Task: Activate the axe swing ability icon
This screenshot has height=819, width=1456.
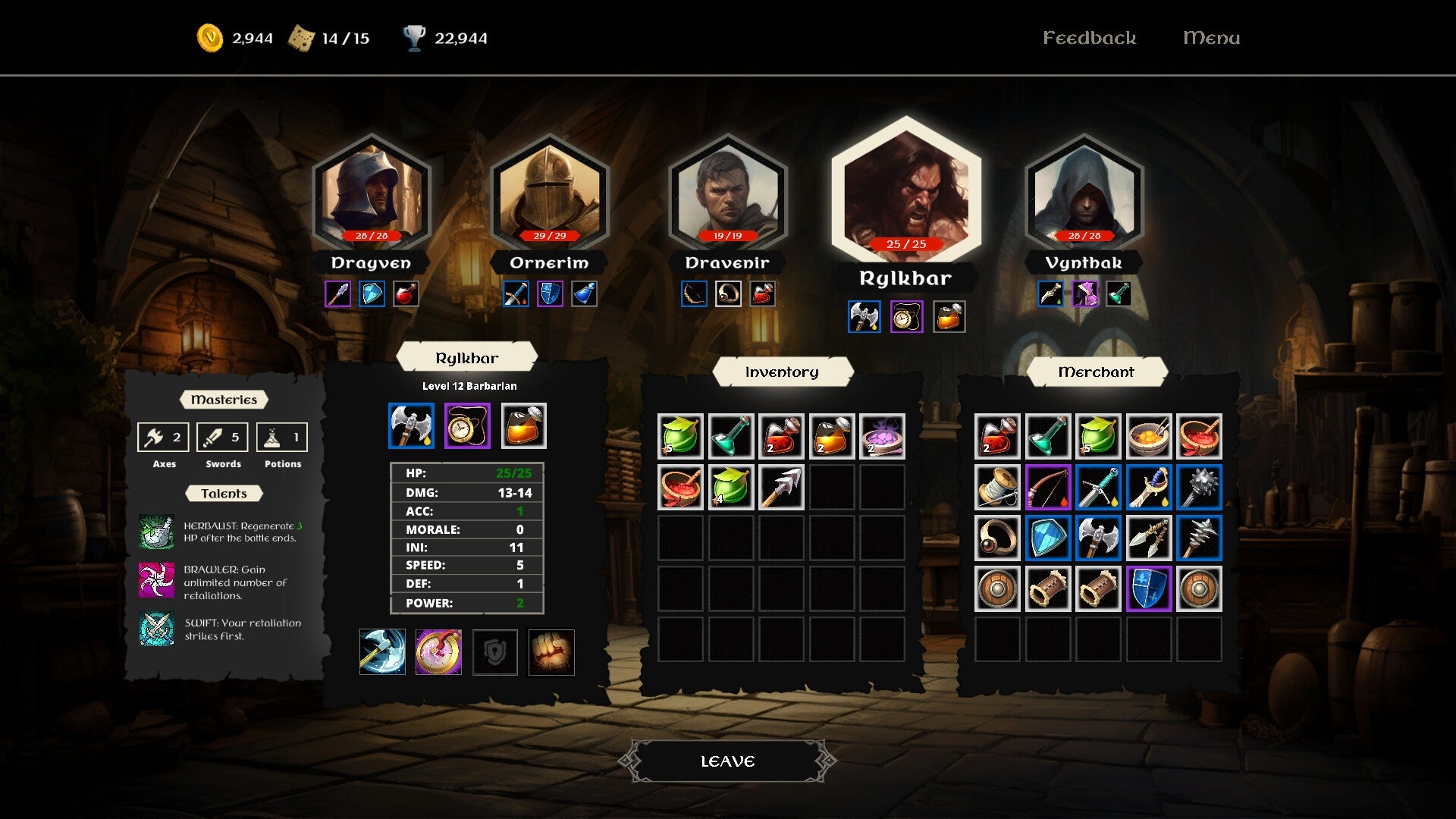Action: [x=382, y=652]
